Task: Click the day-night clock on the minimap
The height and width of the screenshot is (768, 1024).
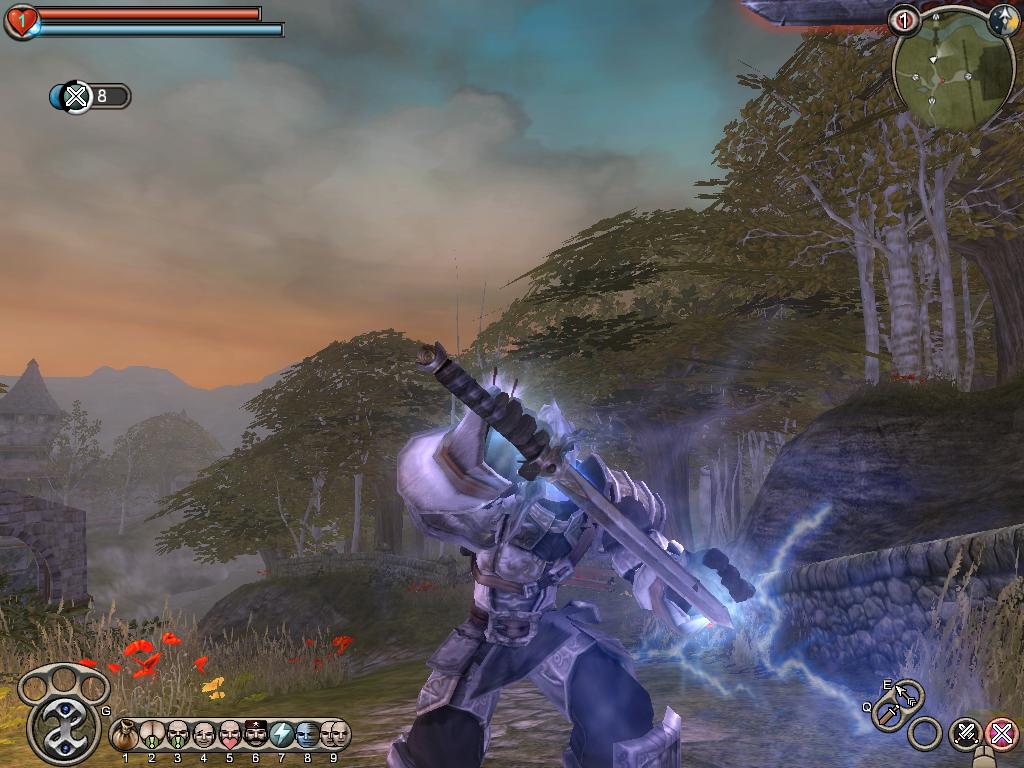Action: click(1003, 18)
